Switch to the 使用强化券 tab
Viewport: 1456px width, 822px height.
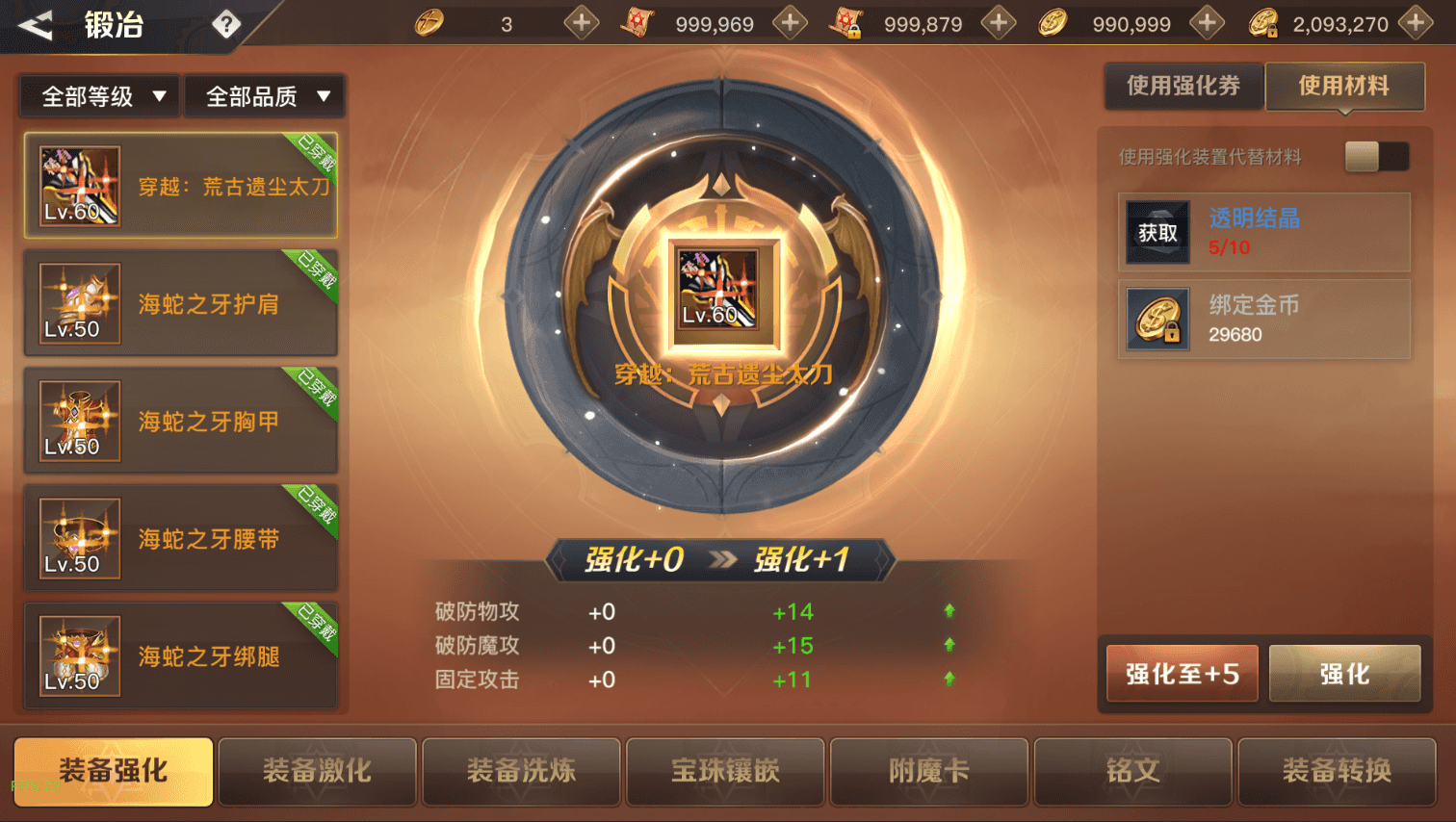(x=1183, y=86)
